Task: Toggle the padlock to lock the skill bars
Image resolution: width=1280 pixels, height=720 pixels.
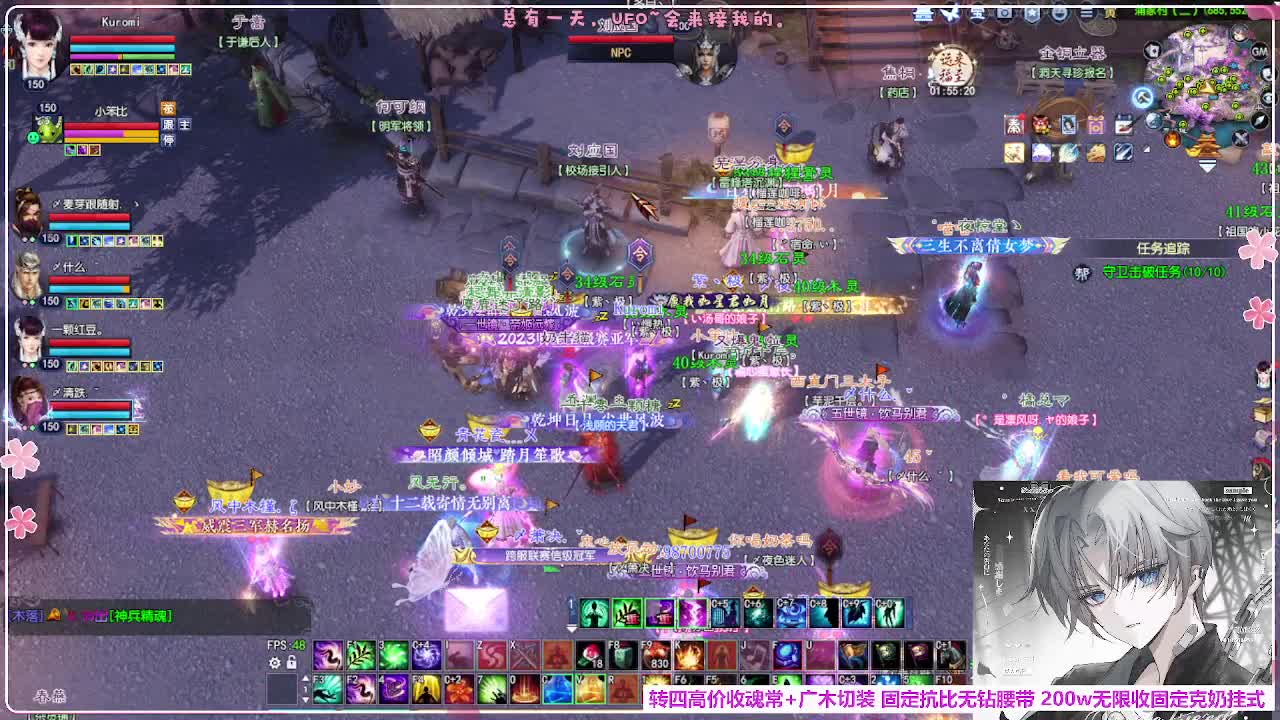Action: tap(291, 661)
